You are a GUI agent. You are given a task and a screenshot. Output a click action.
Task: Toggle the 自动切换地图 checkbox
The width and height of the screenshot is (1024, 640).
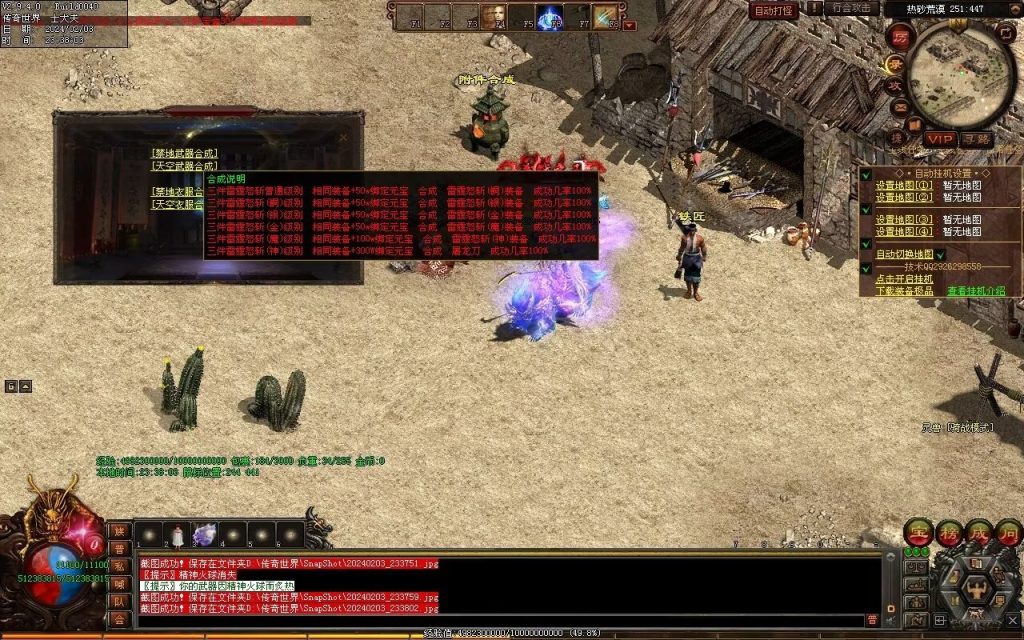[x=904, y=254]
